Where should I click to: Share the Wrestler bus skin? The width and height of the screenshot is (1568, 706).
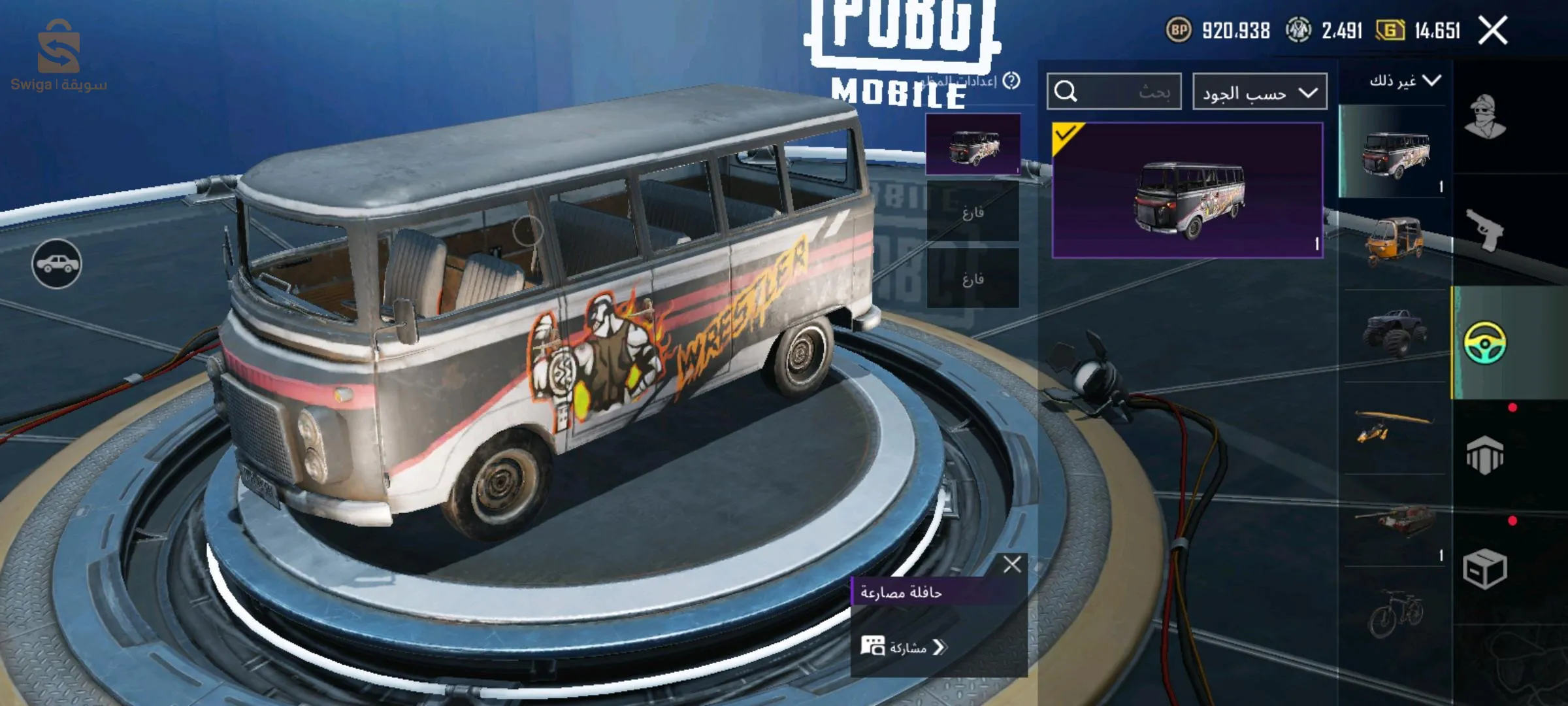pyautogui.click(x=905, y=647)
